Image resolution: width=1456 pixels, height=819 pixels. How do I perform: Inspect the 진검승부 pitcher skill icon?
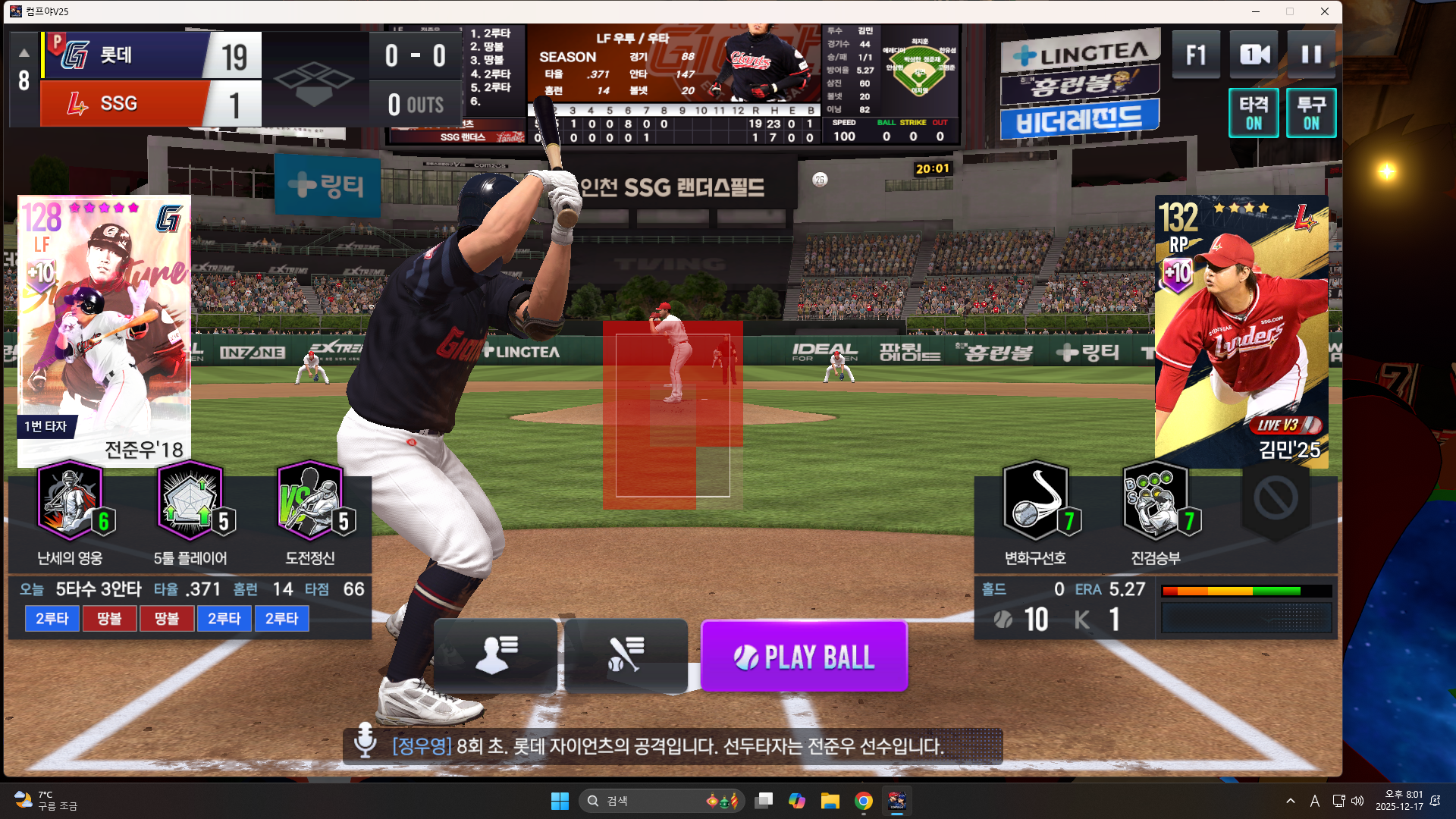click(1155, 501)
